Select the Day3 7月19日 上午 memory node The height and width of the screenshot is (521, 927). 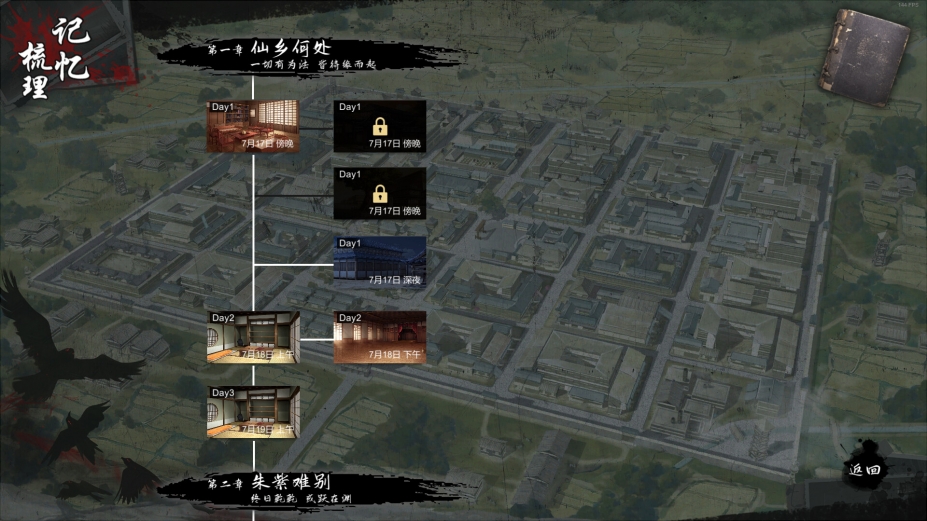pos(254,411)
